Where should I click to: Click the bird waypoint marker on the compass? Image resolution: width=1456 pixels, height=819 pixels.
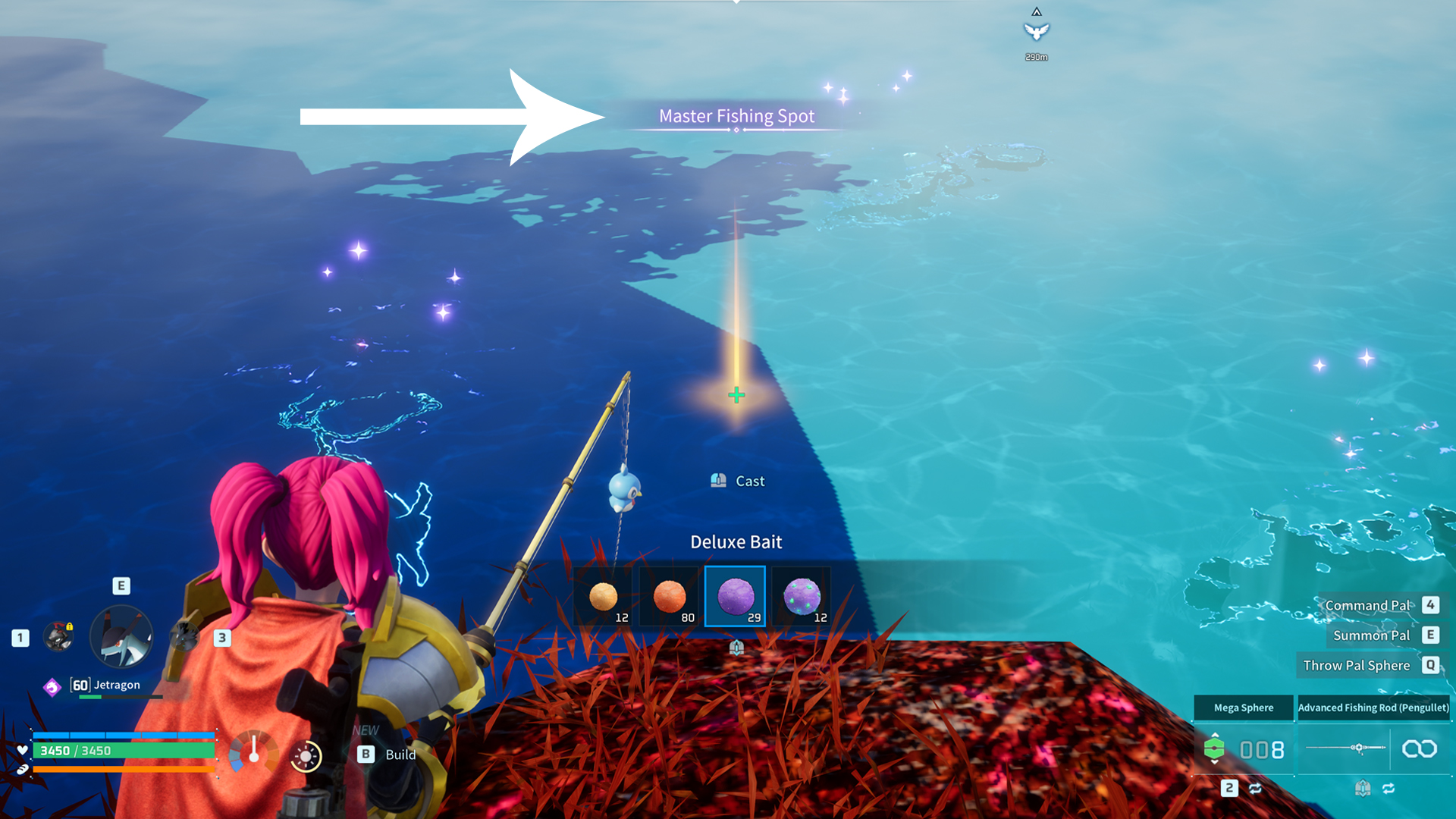1036,31
